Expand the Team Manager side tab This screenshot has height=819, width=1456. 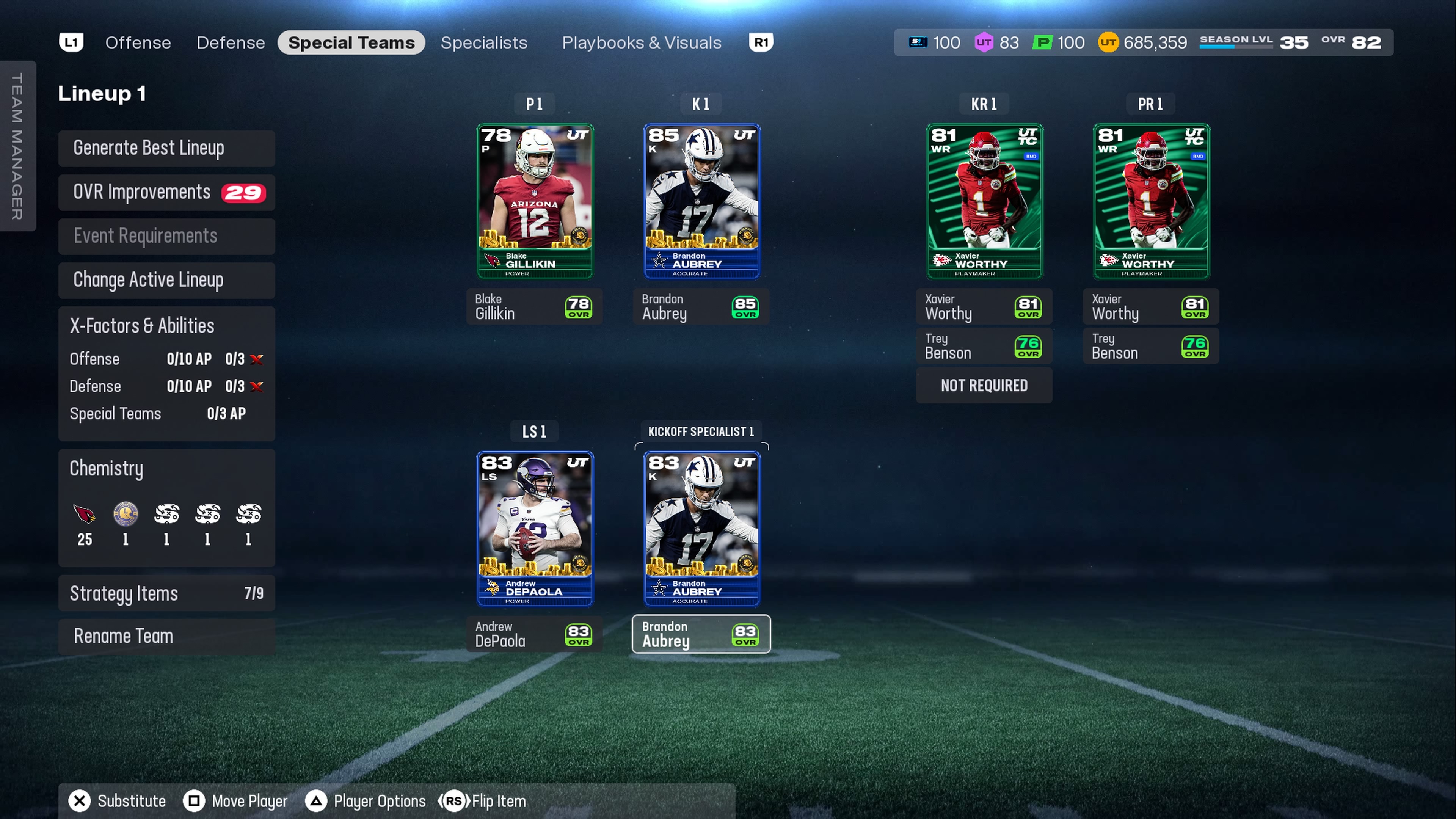coord(17,146)
